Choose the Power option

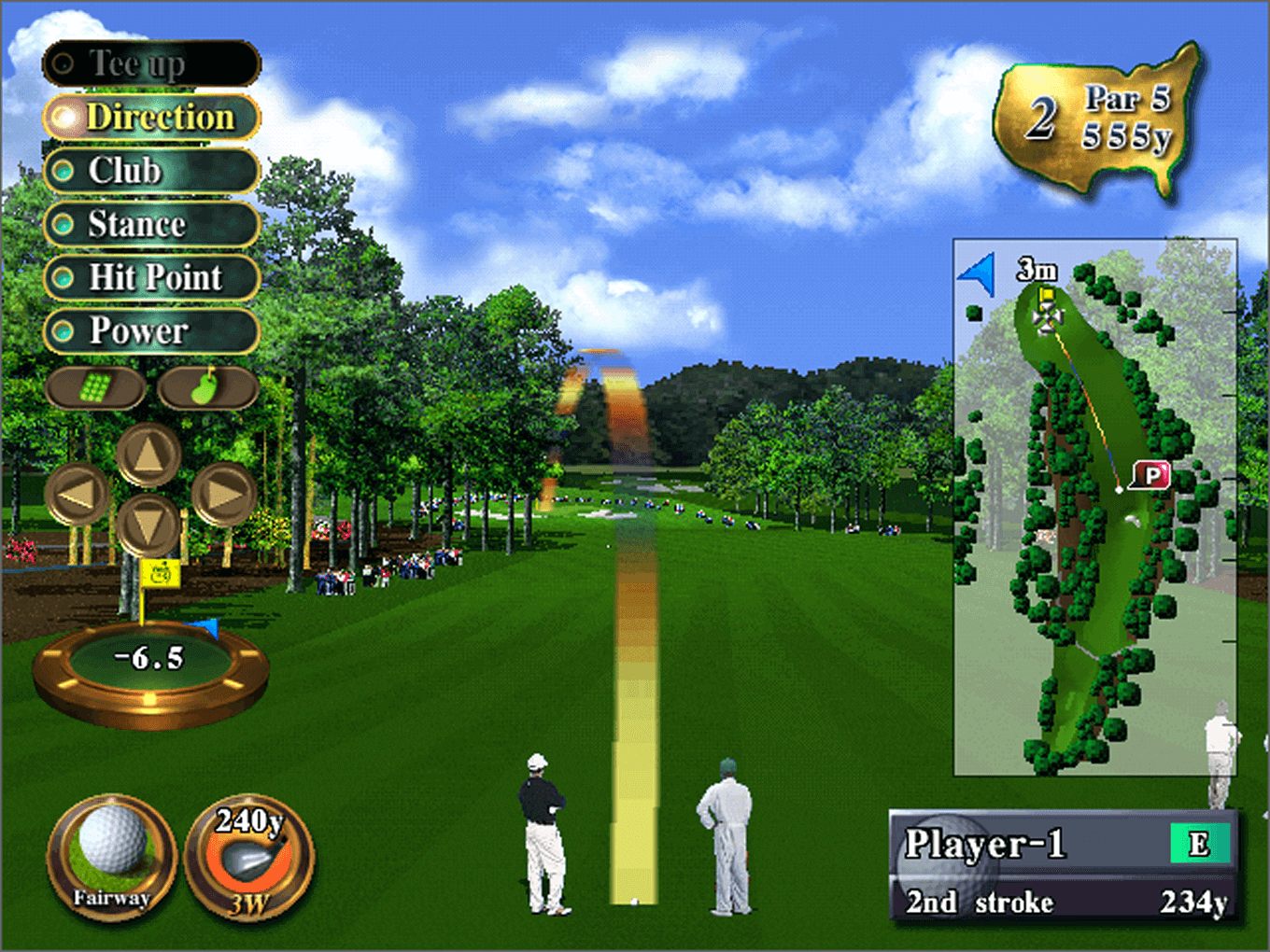tap(151, 330)
